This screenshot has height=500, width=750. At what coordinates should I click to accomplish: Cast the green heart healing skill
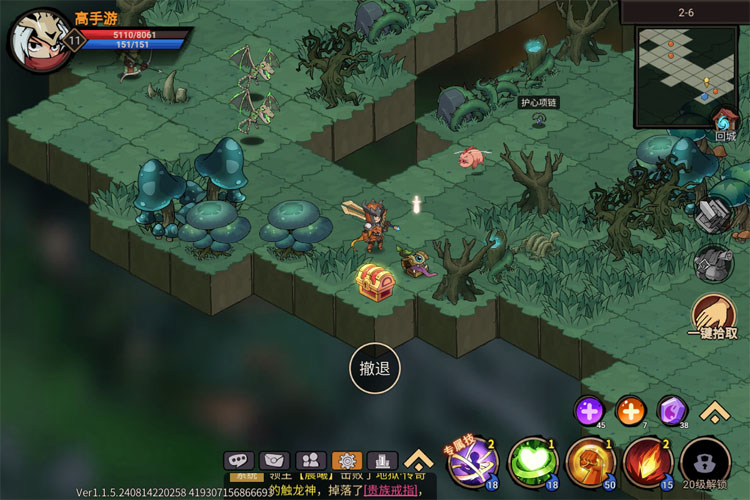click(x=532, y=462)
